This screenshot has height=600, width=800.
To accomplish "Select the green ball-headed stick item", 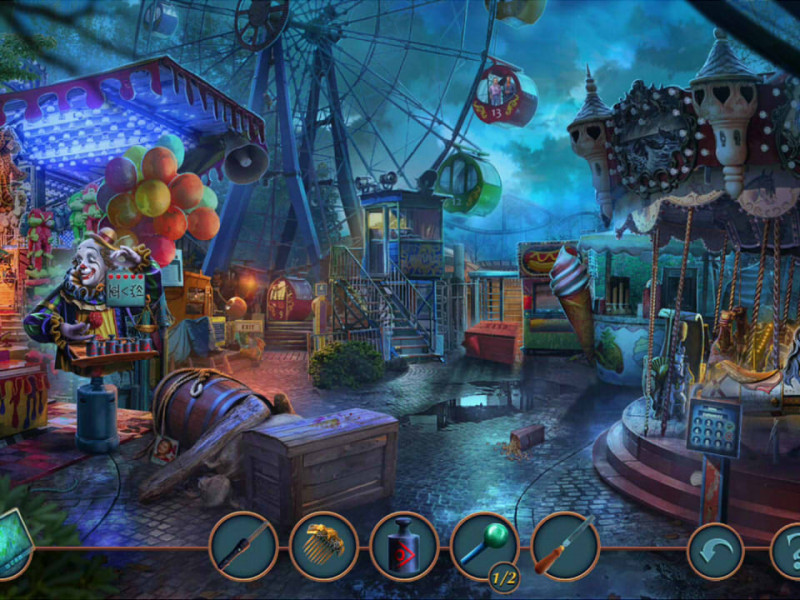I will pyautogui.click(x=484, y=545).
